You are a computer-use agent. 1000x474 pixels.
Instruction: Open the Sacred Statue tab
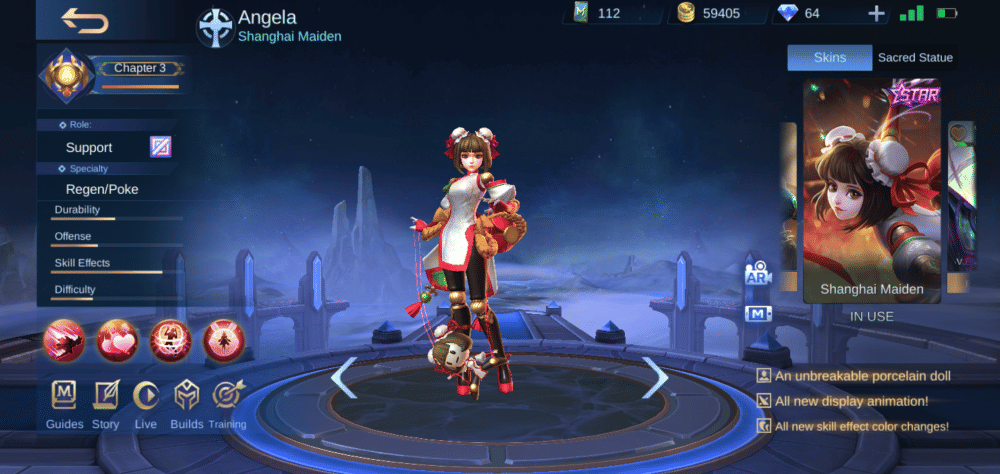pos(914,58)
